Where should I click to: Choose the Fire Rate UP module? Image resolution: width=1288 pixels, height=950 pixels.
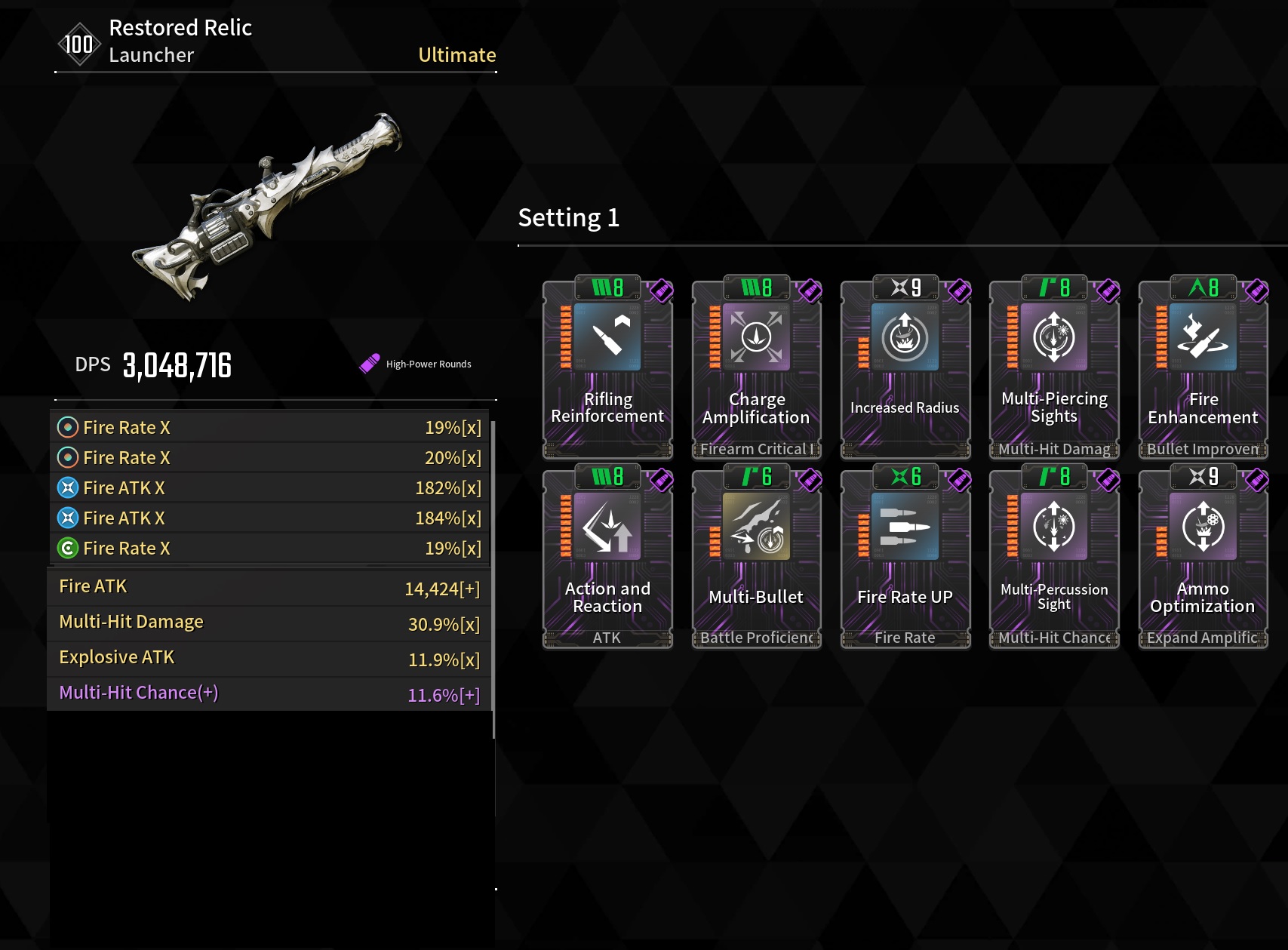click(905, 556)
